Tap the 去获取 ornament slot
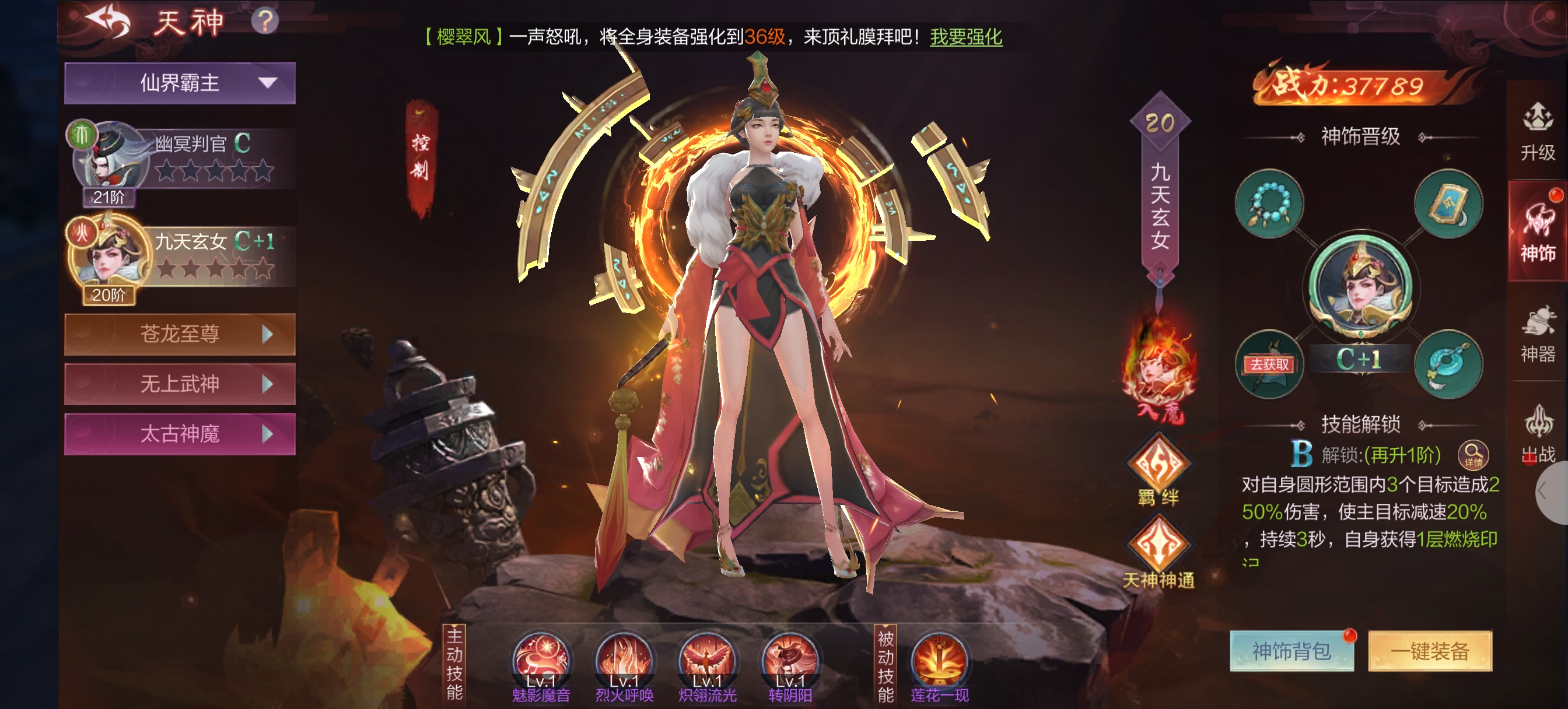Screen dimensions: 1568x709 [1269, 364]
